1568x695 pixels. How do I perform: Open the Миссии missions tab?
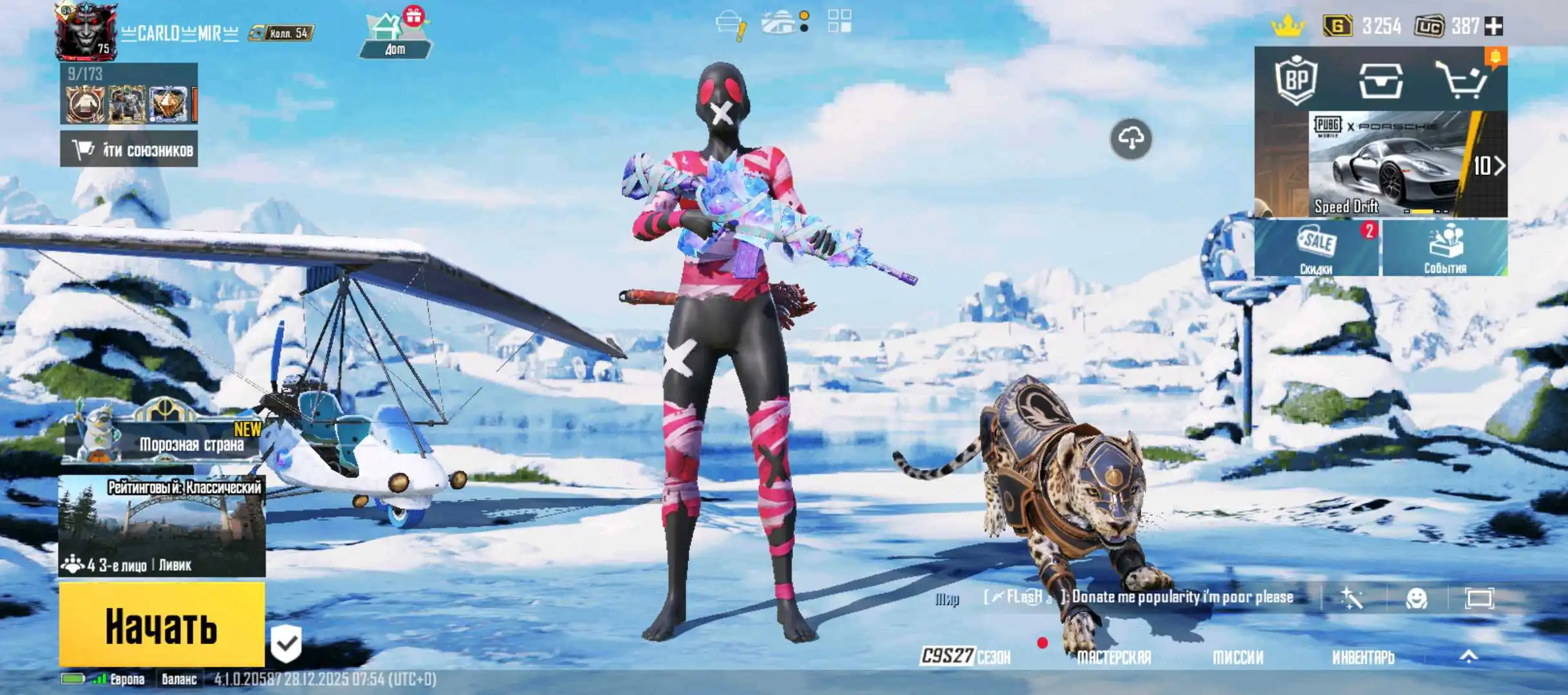point(1238,657)
